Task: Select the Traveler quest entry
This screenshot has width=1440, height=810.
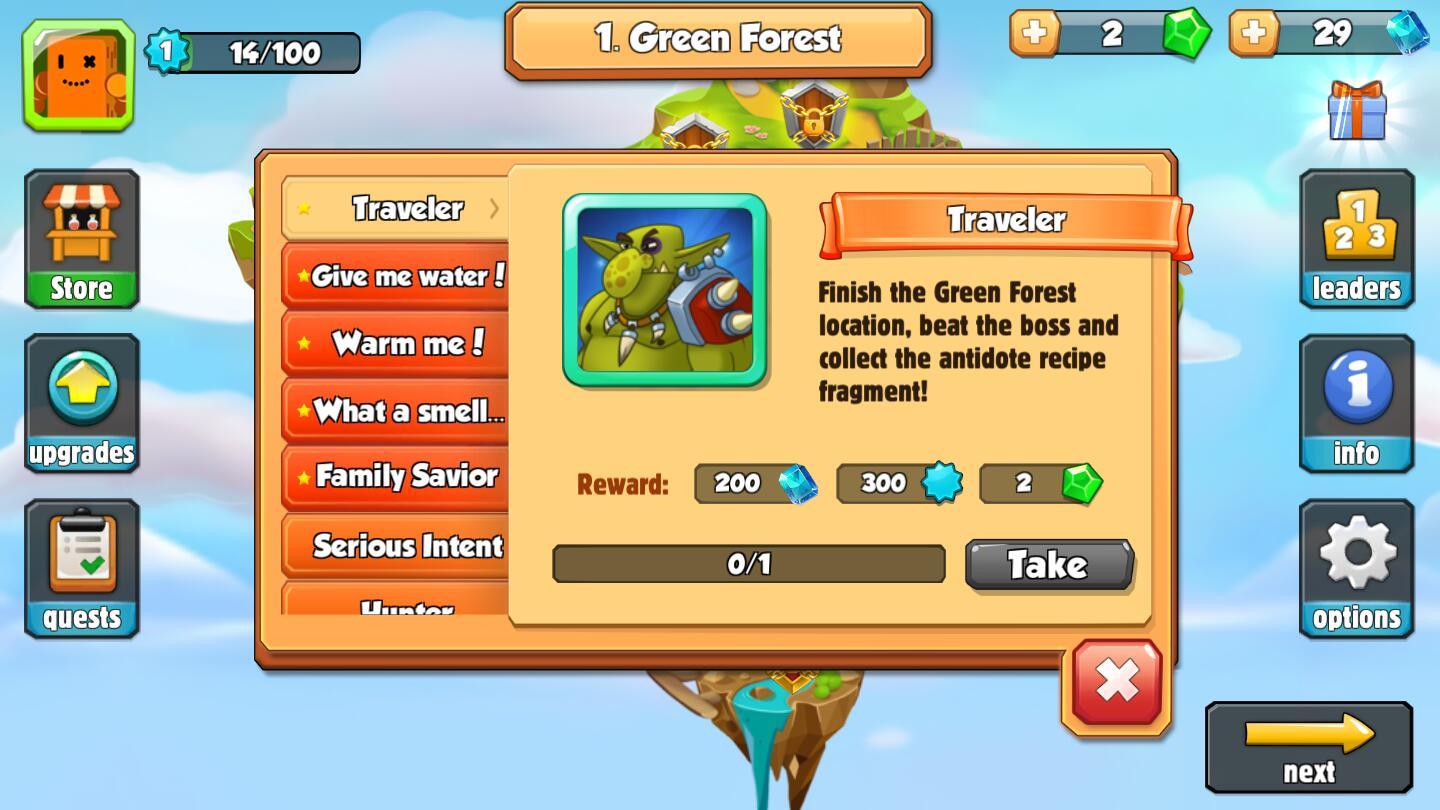Action: [397, 209]
